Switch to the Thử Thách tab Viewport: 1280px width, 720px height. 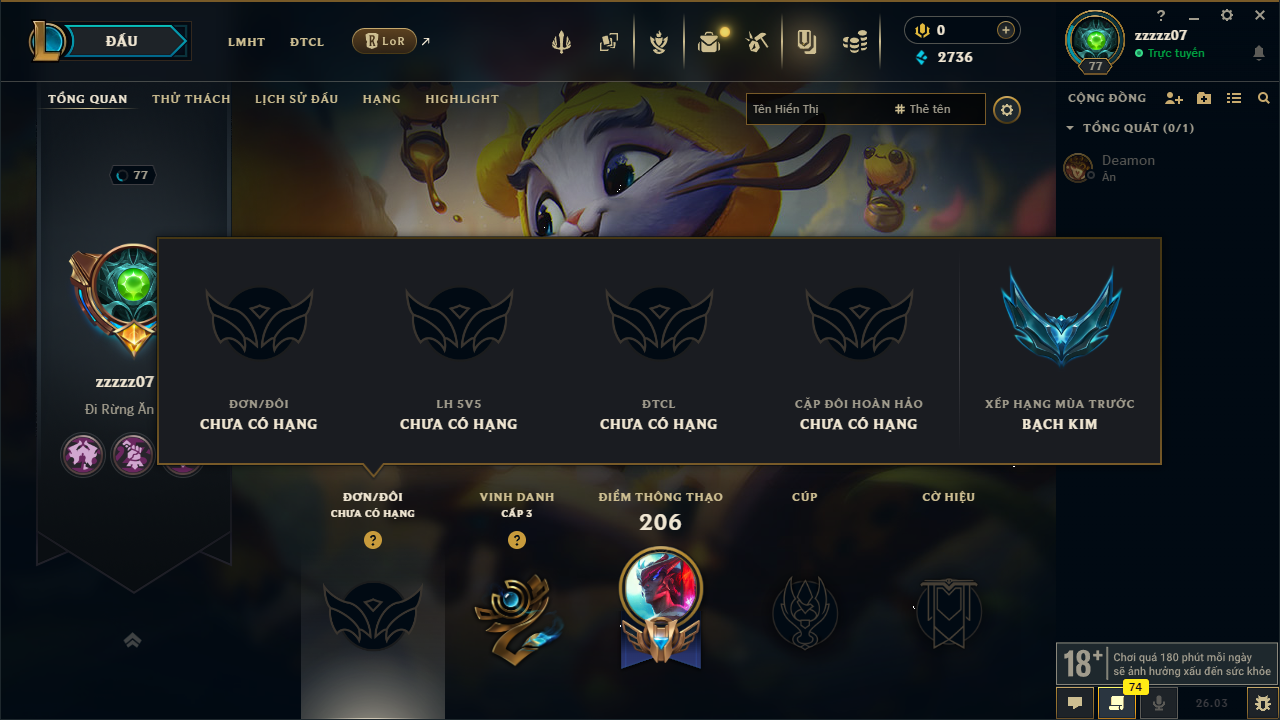191,99
